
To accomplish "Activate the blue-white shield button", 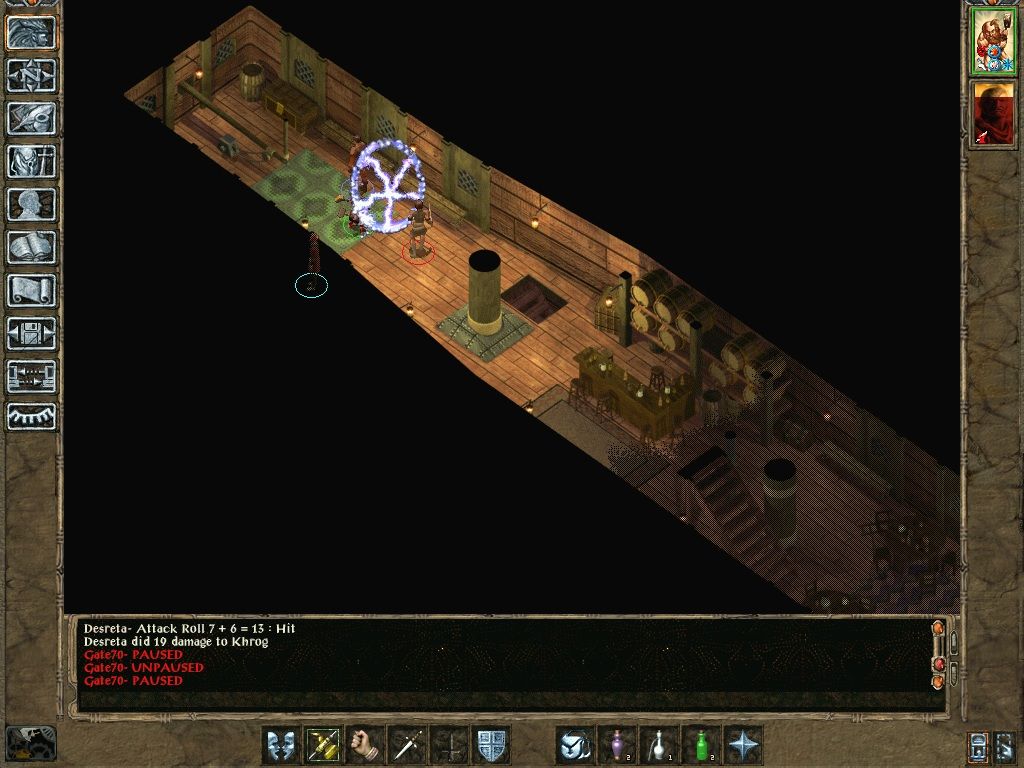I will [491, 745].
